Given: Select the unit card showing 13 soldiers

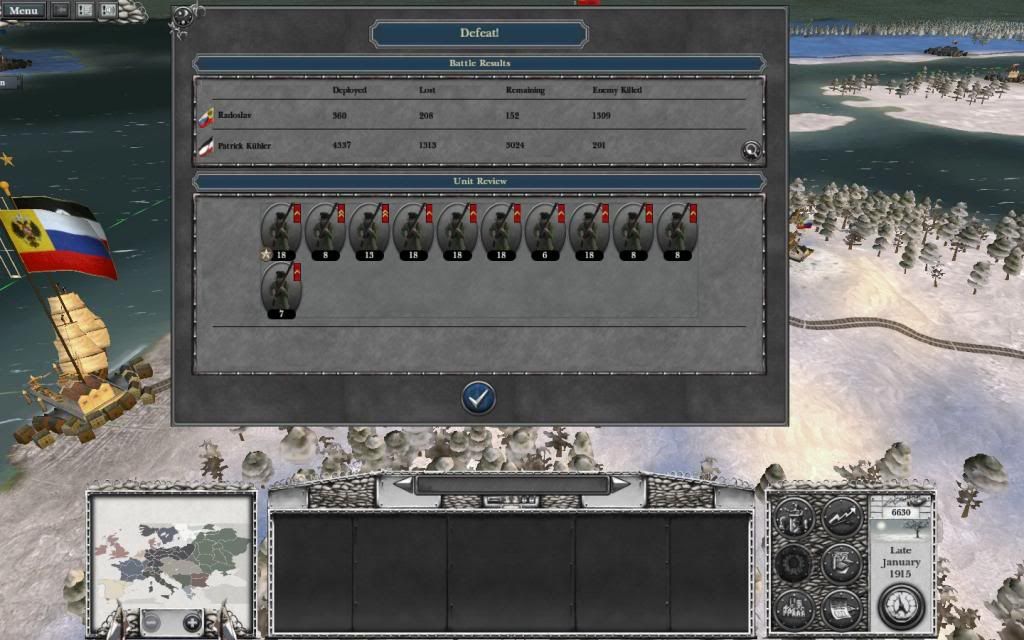Looking at the screenshot, I should (x=369, y=232).
